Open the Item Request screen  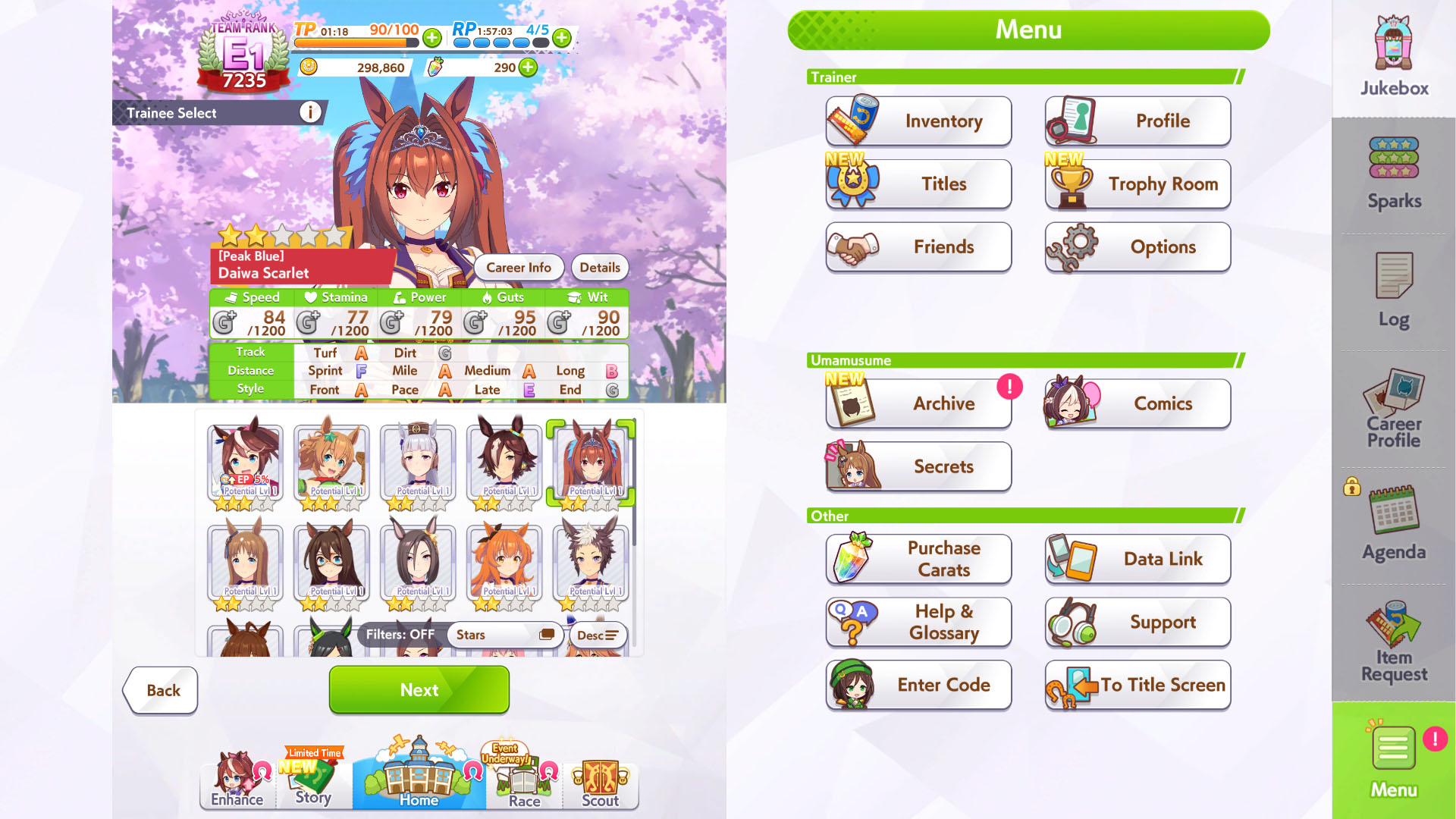(1392, 641)
